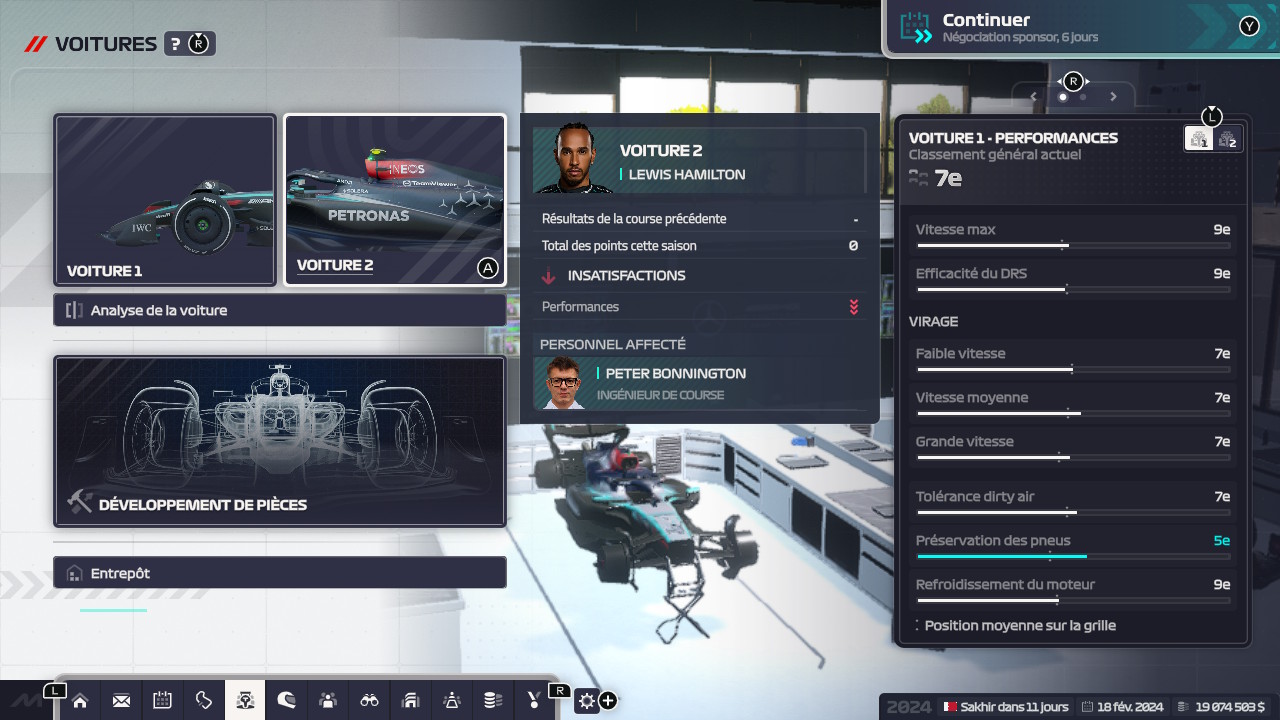Open Développement de pièces panel
Screen dimensions: 1280x720
click(x=280, y=441)
